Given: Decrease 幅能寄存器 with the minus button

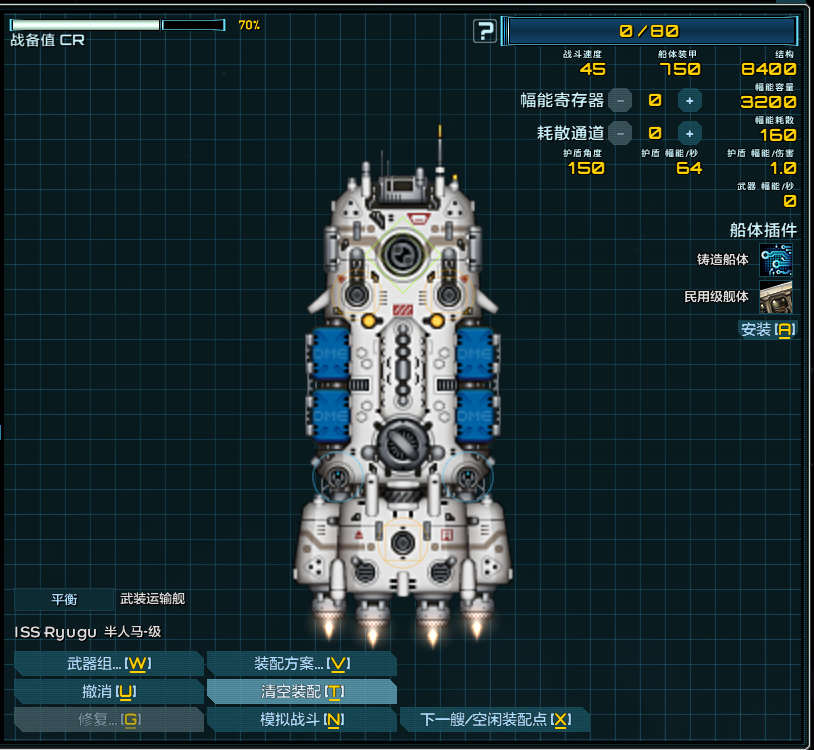Looking at the screenshot, I should coord(621,100).
